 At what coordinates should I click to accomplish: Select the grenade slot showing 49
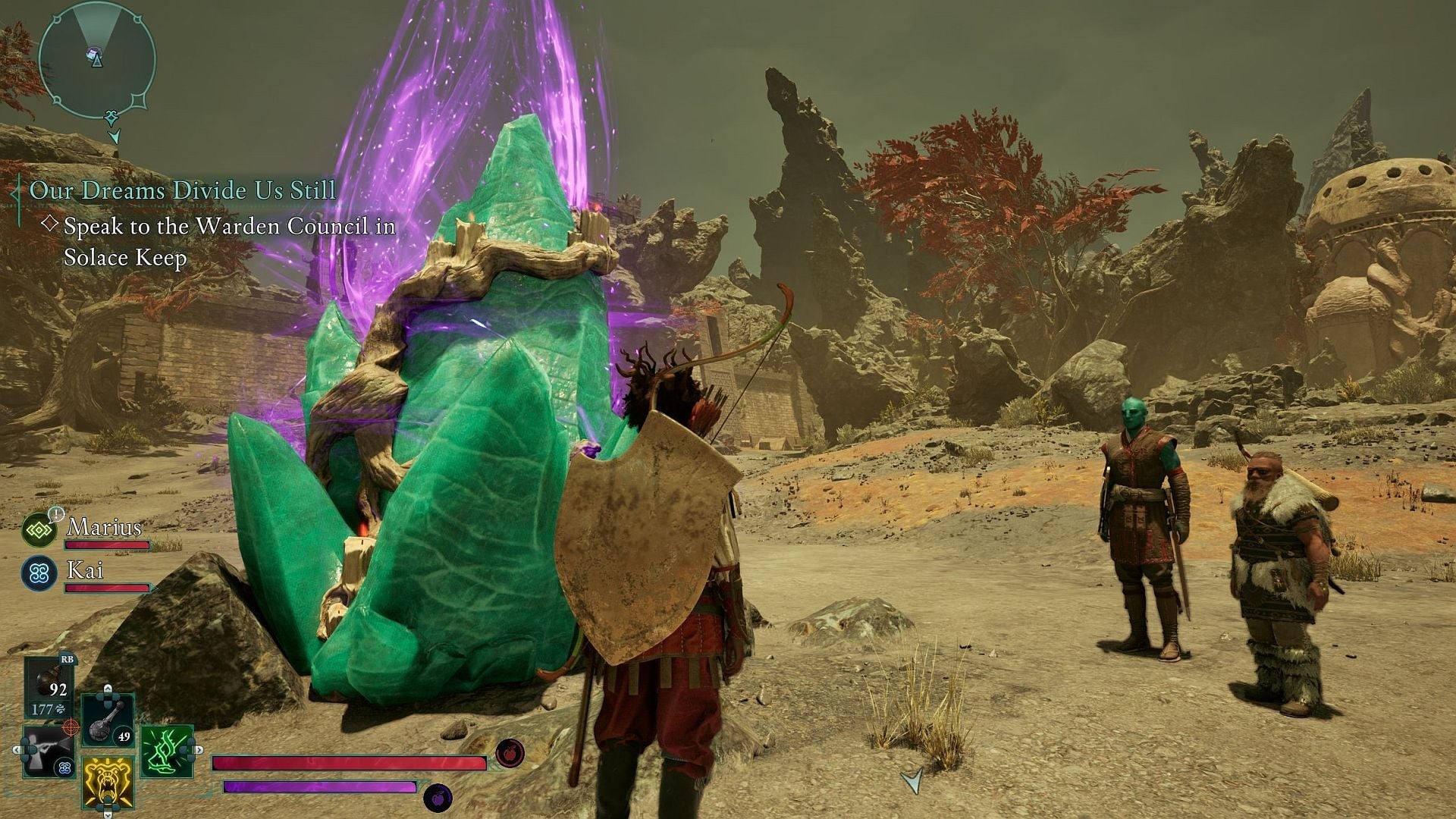pos(108,720)
